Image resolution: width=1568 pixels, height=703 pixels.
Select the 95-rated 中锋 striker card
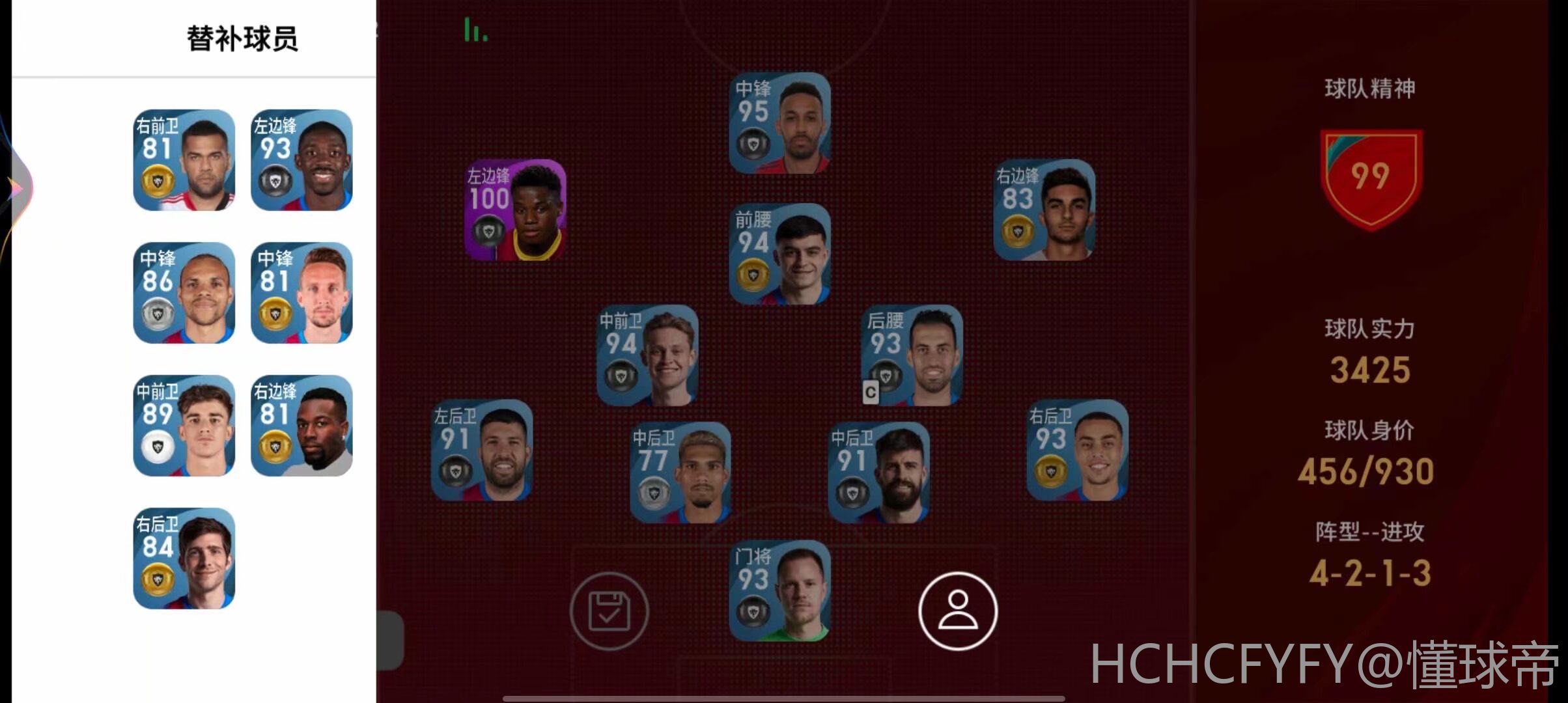(779, 123)
